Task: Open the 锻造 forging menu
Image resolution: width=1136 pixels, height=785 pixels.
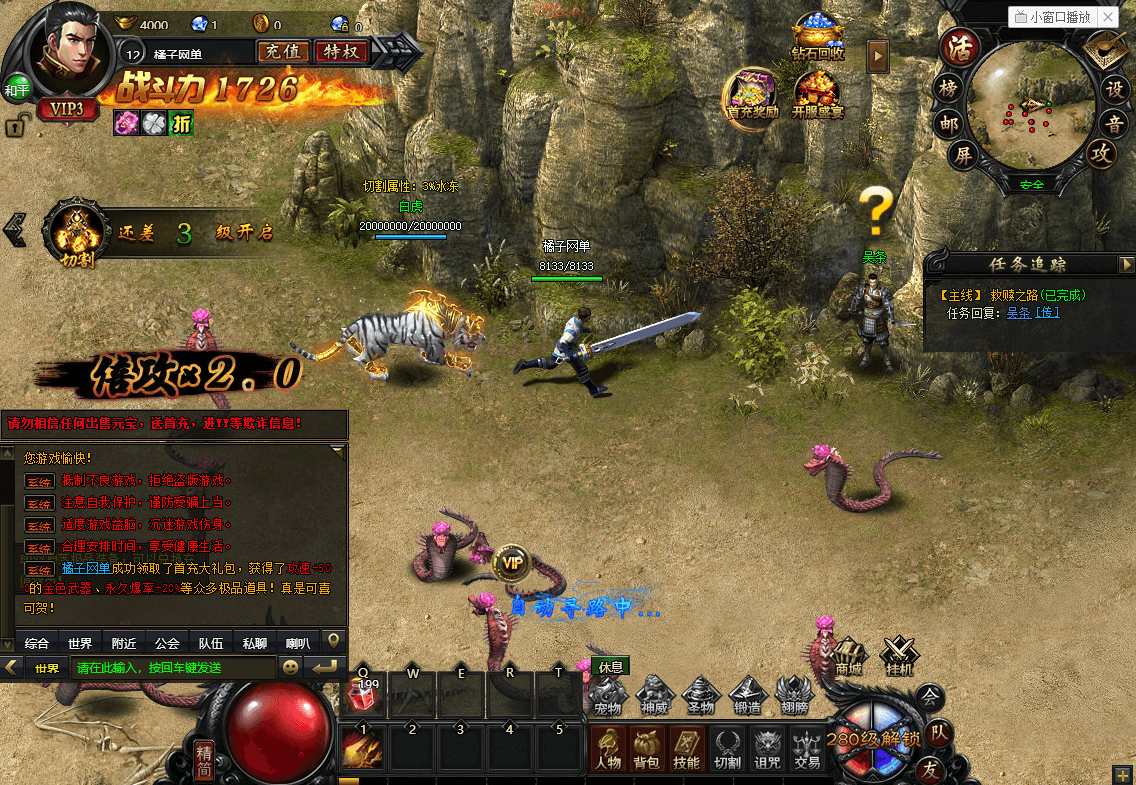Action: click(x=748, y=695)
